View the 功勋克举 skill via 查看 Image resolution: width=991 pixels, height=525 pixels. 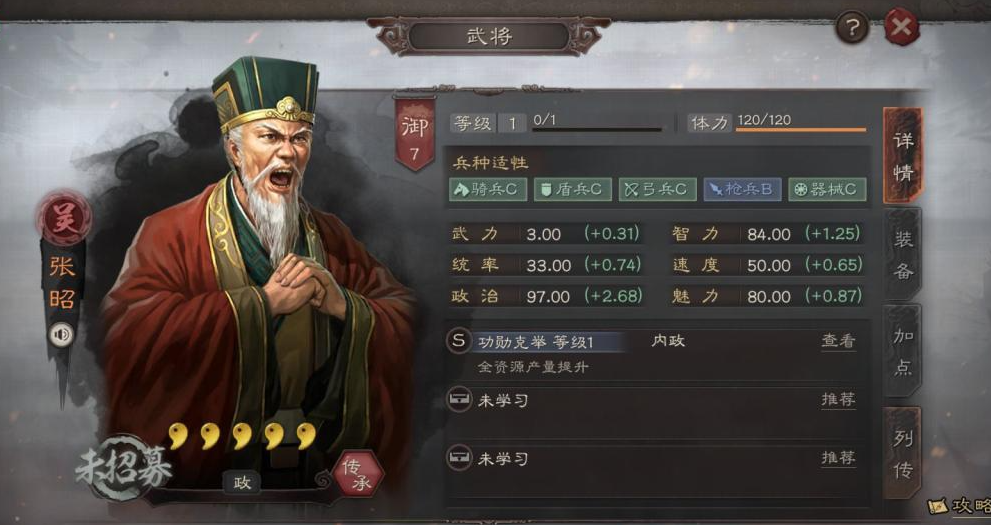[x=838, y=341]
